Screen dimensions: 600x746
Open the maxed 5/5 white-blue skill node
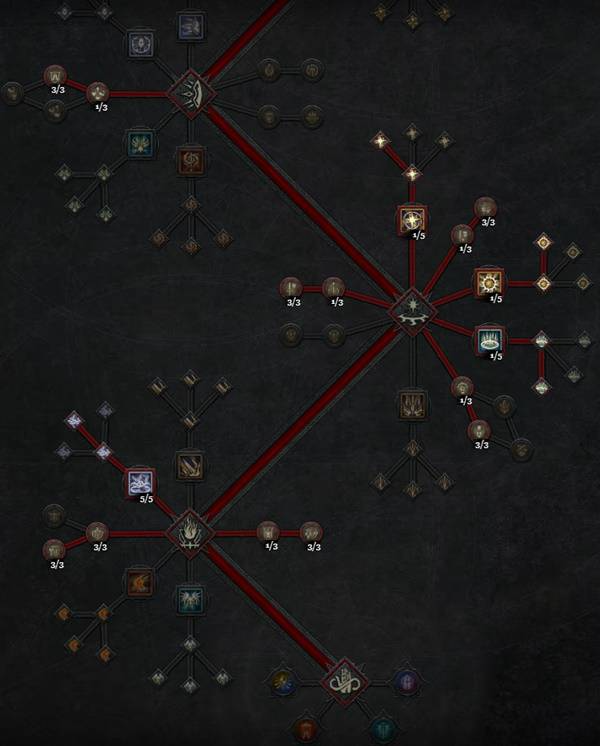[x=142, y=483]
